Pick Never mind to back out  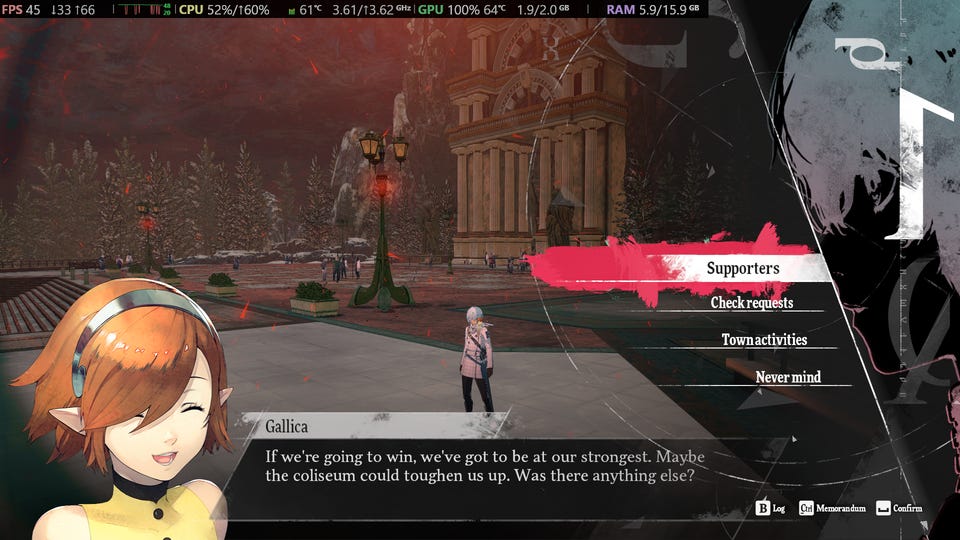click(788, 377)
